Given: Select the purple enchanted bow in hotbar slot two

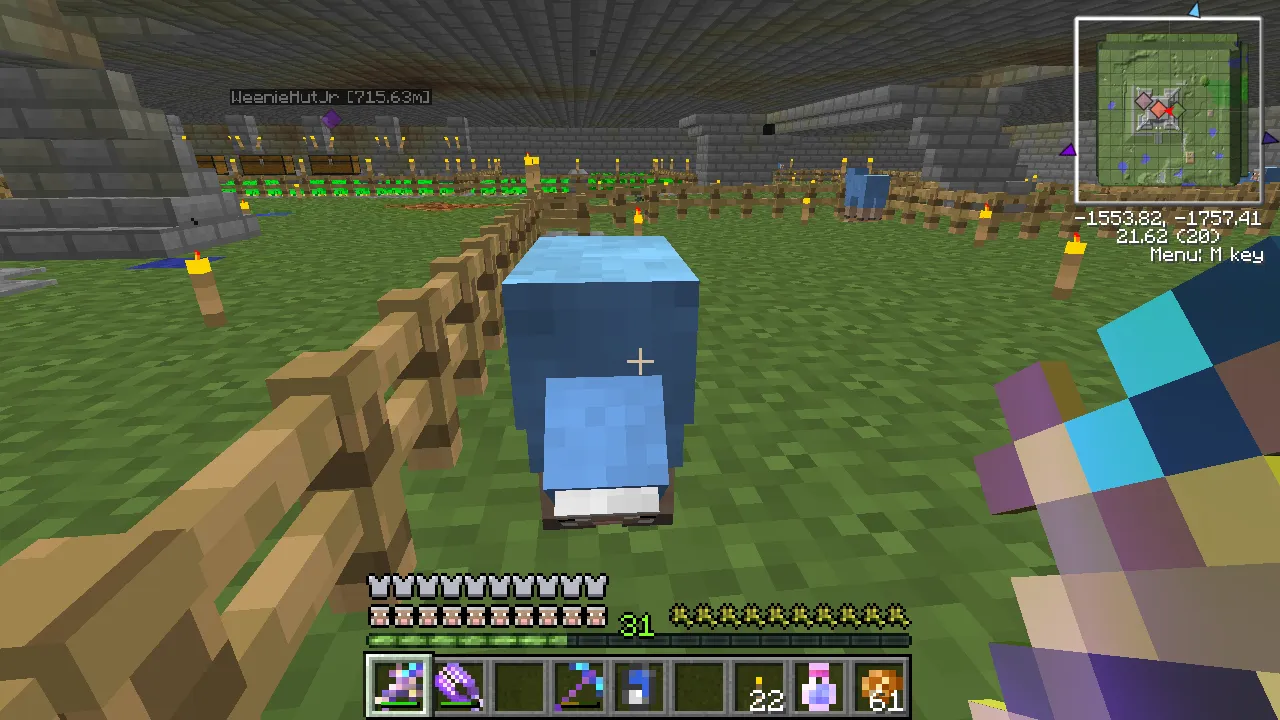Looking at the screenshot, I should 458,683.
